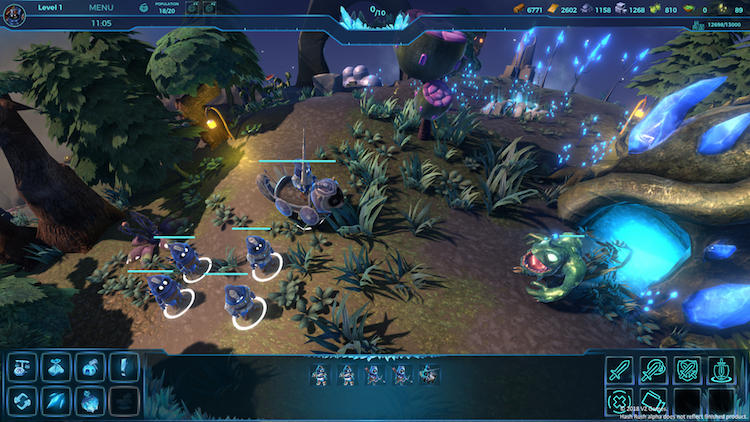Activate the sword on pedestal command
This screenshot has height=422, width=750.
tap(721, 370)
